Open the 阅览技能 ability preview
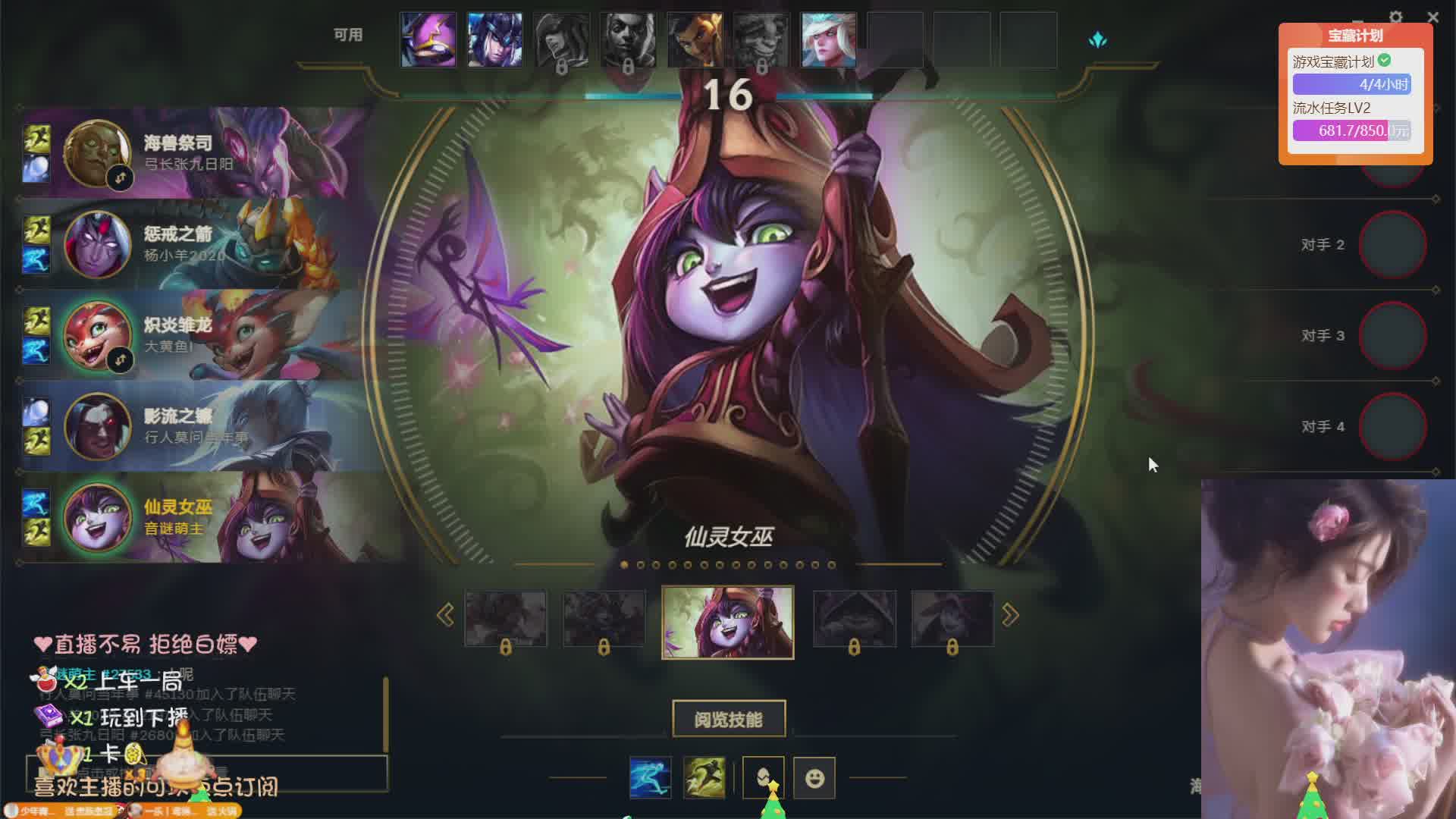Viewport: 1456px width, 819px height. tap(728, 719)
